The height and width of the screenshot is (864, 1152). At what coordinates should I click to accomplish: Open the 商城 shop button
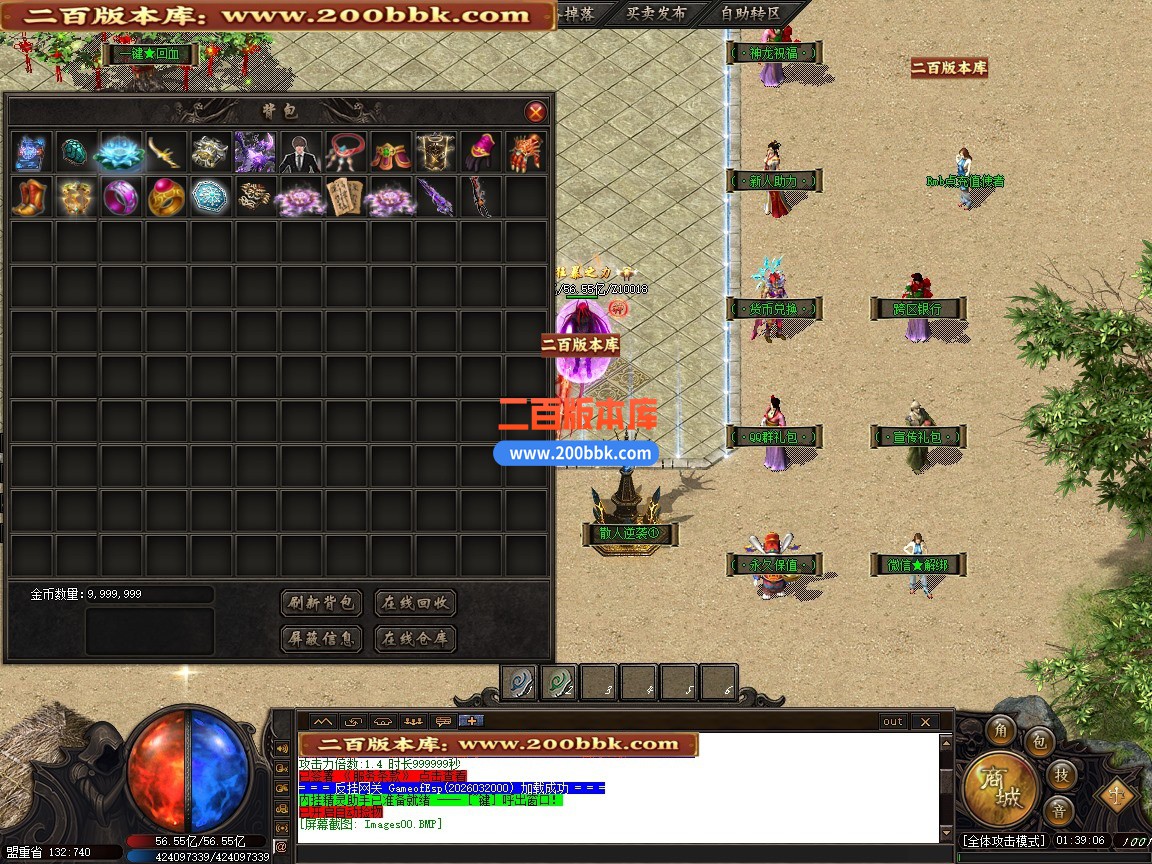point(999,788)
